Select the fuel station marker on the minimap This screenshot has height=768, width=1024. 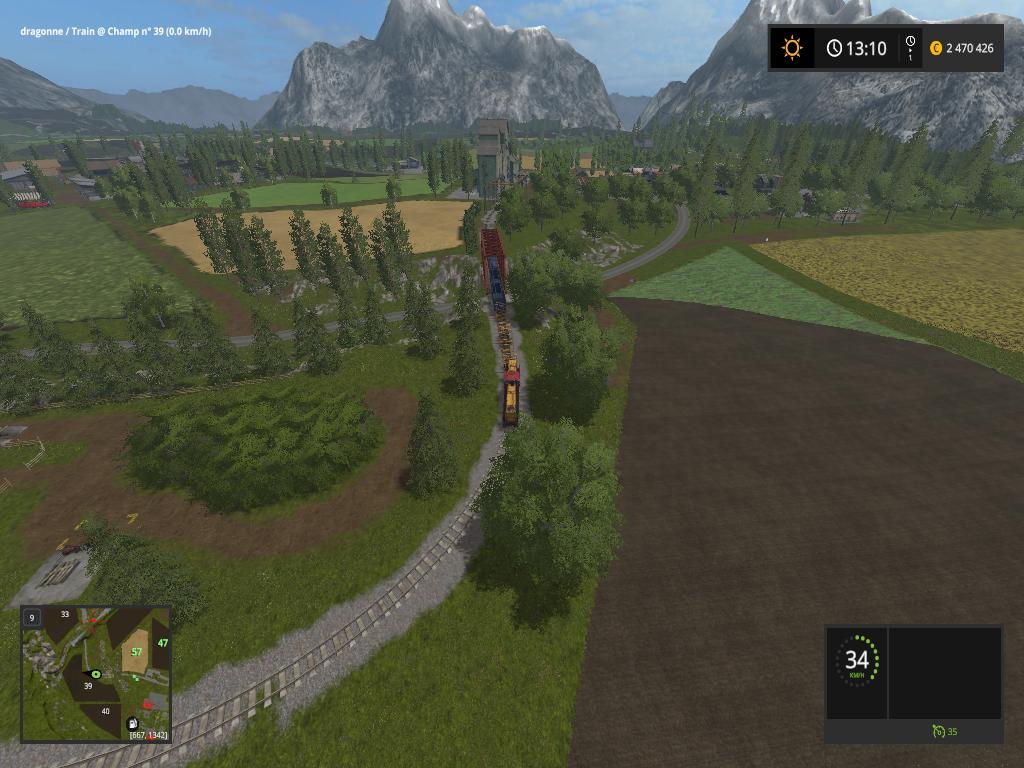[x=132, y=722]
